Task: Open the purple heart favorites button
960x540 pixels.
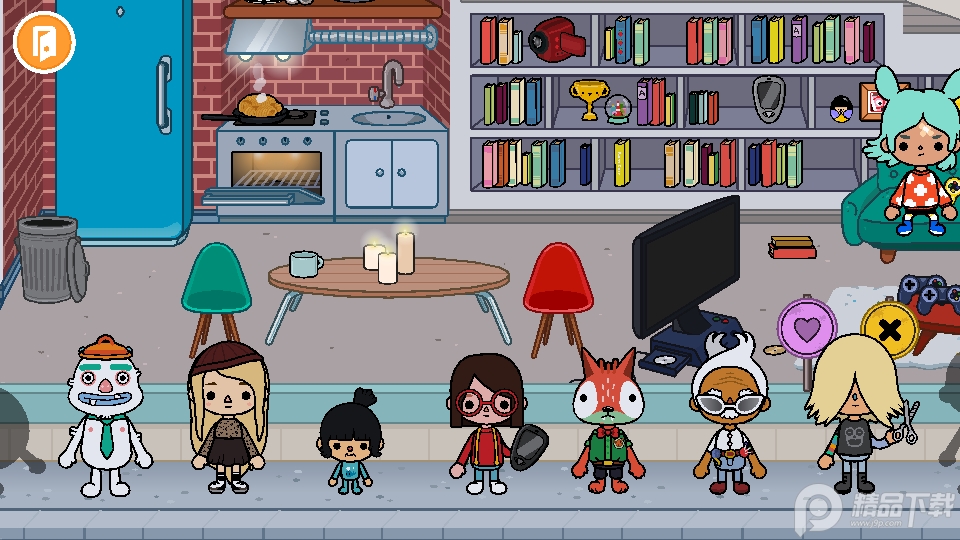Action: tap(807, 327)
